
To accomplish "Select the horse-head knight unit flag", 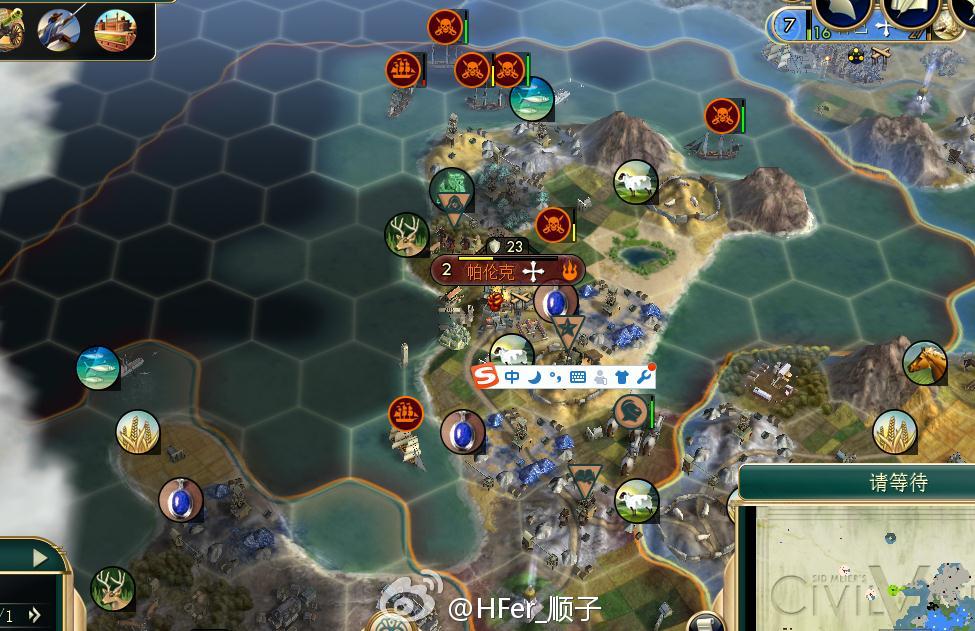I will pos(631,410).
